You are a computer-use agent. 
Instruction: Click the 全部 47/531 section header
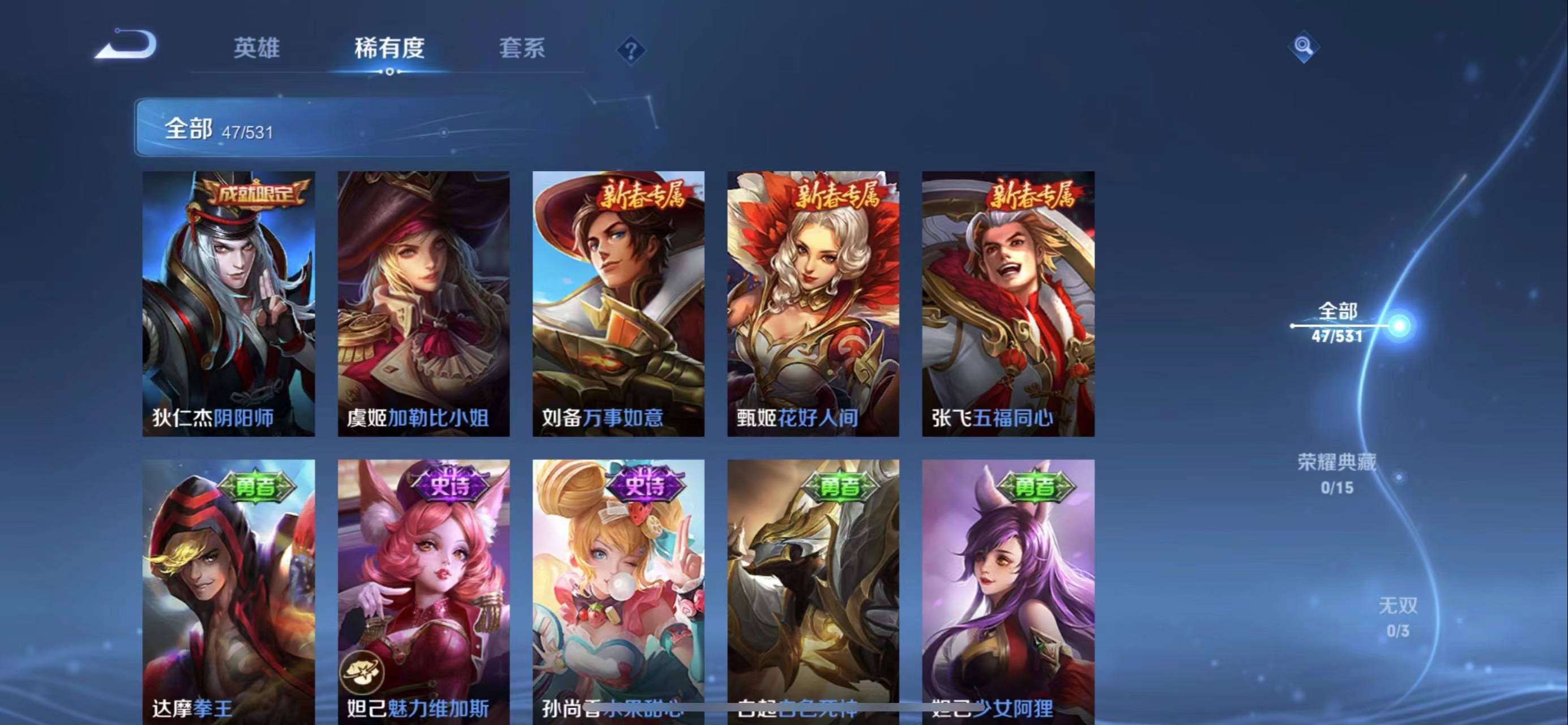coord(219,129)
